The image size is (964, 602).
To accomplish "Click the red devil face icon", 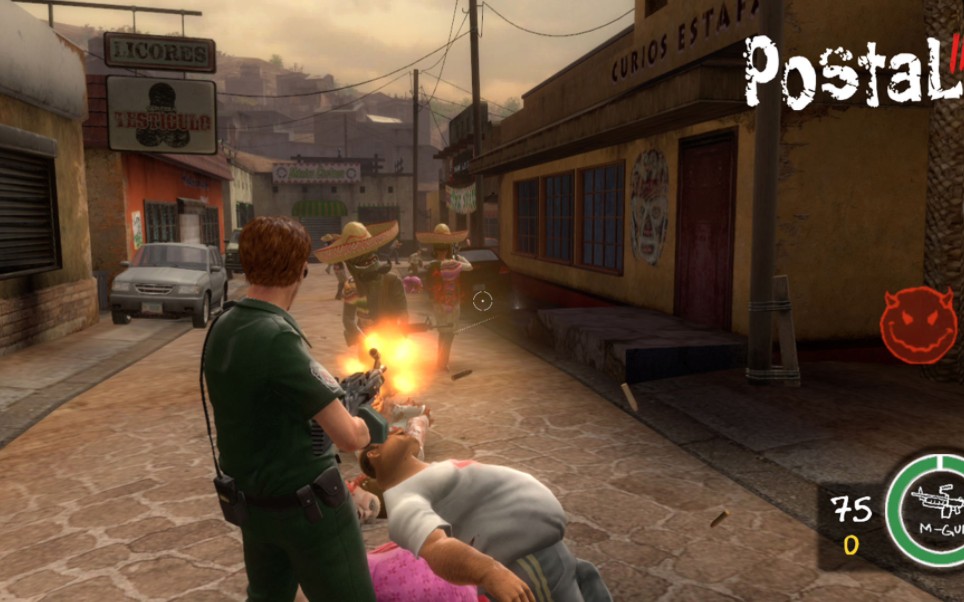I will 916,325.
